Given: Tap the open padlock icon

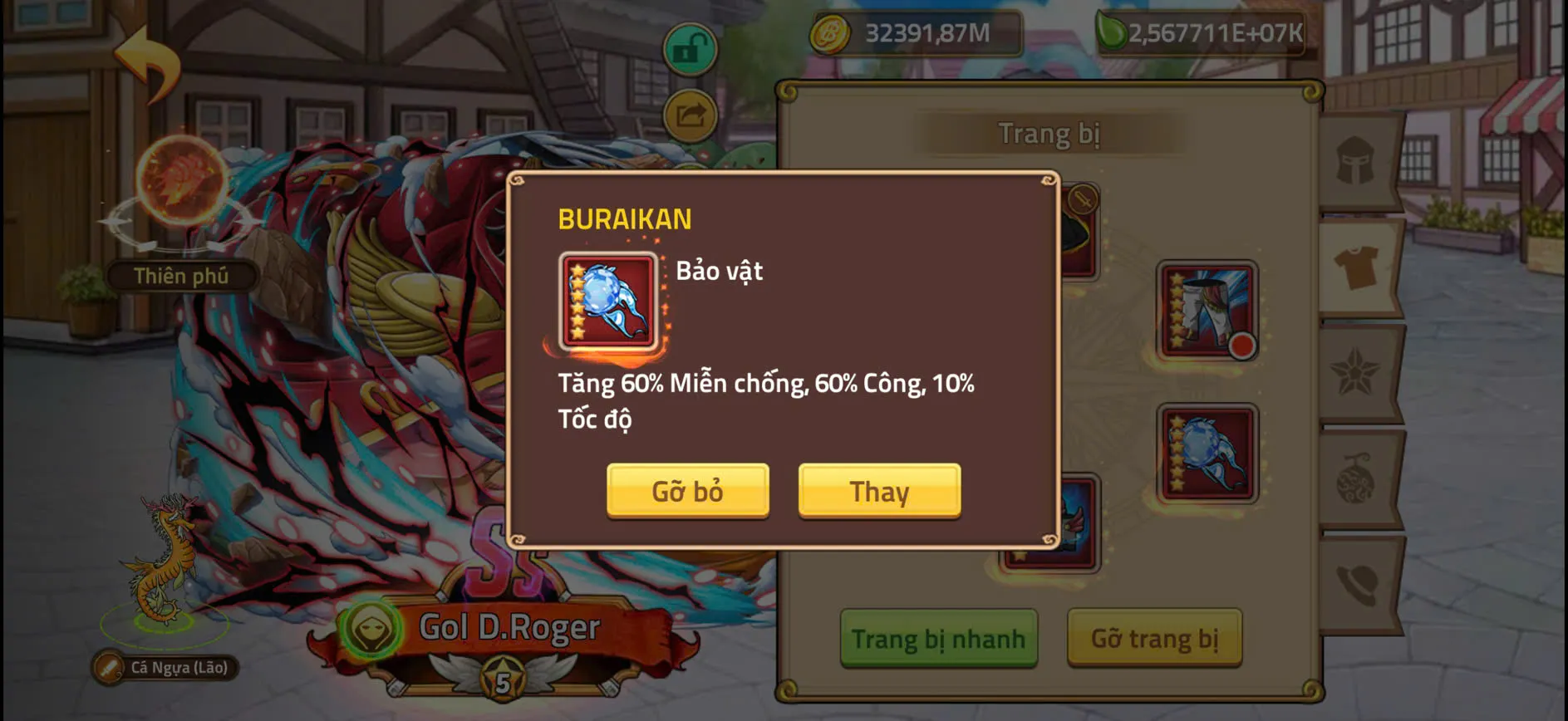Looking at the screenshot, I should click(688, 50).
